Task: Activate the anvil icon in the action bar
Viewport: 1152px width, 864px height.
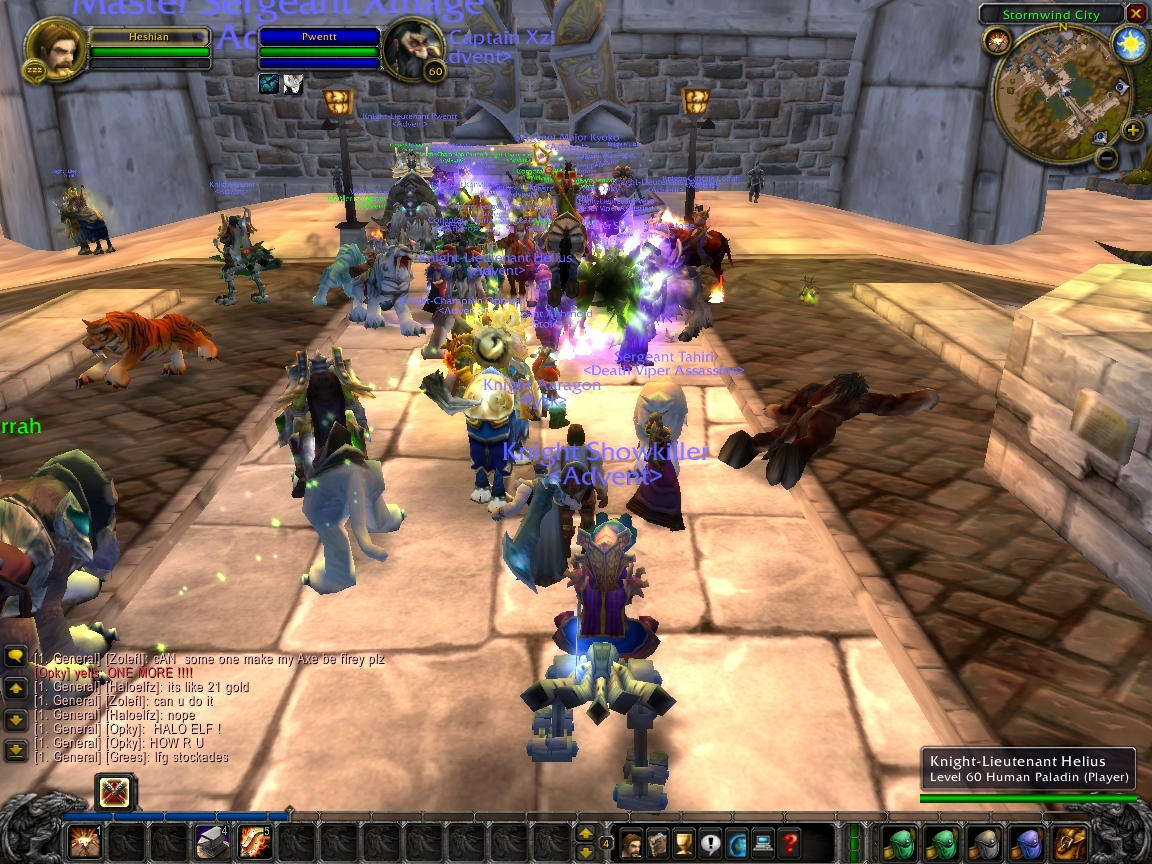Action: [211, 843]
